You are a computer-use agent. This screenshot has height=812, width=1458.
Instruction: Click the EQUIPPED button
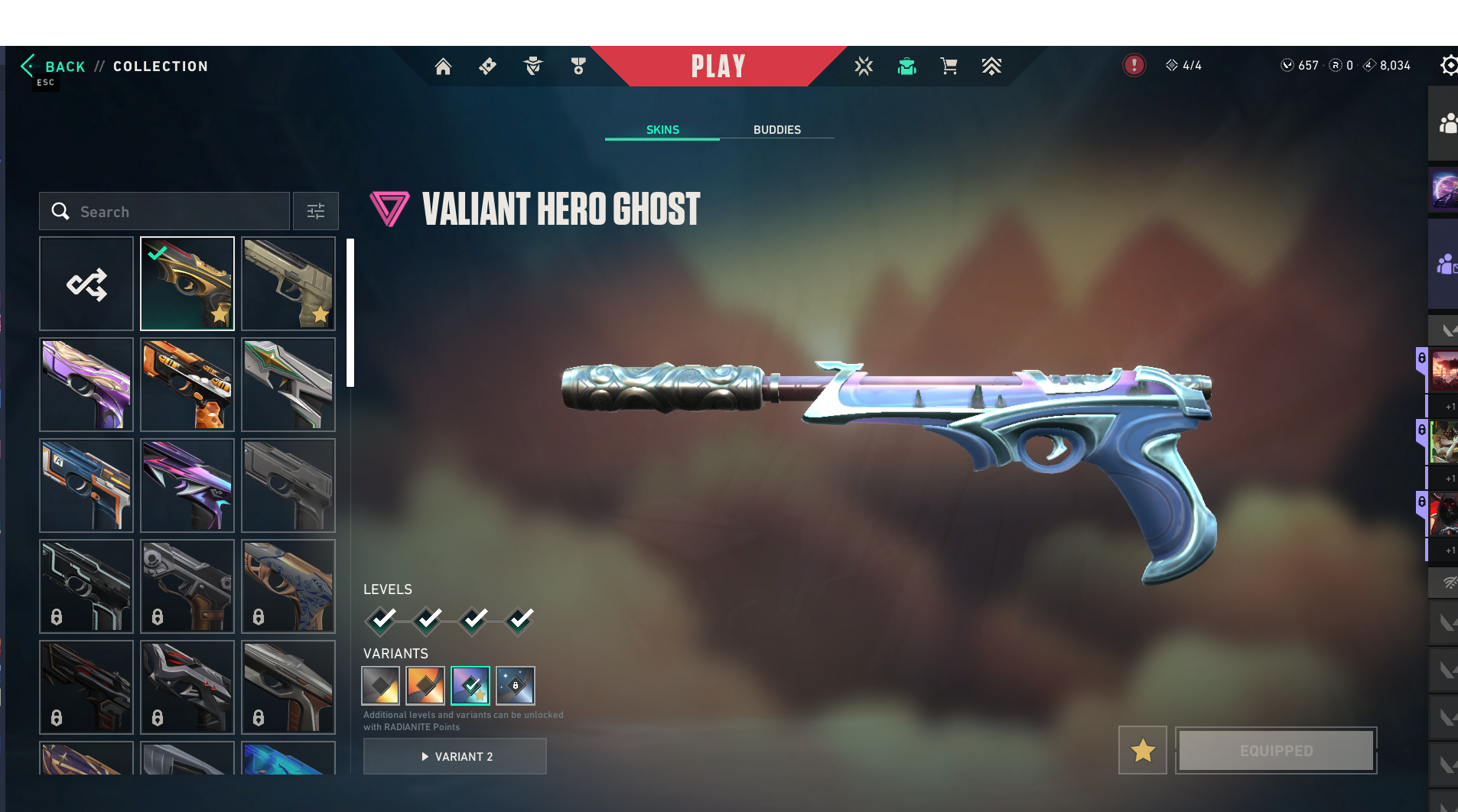[x=1276, y=751]
